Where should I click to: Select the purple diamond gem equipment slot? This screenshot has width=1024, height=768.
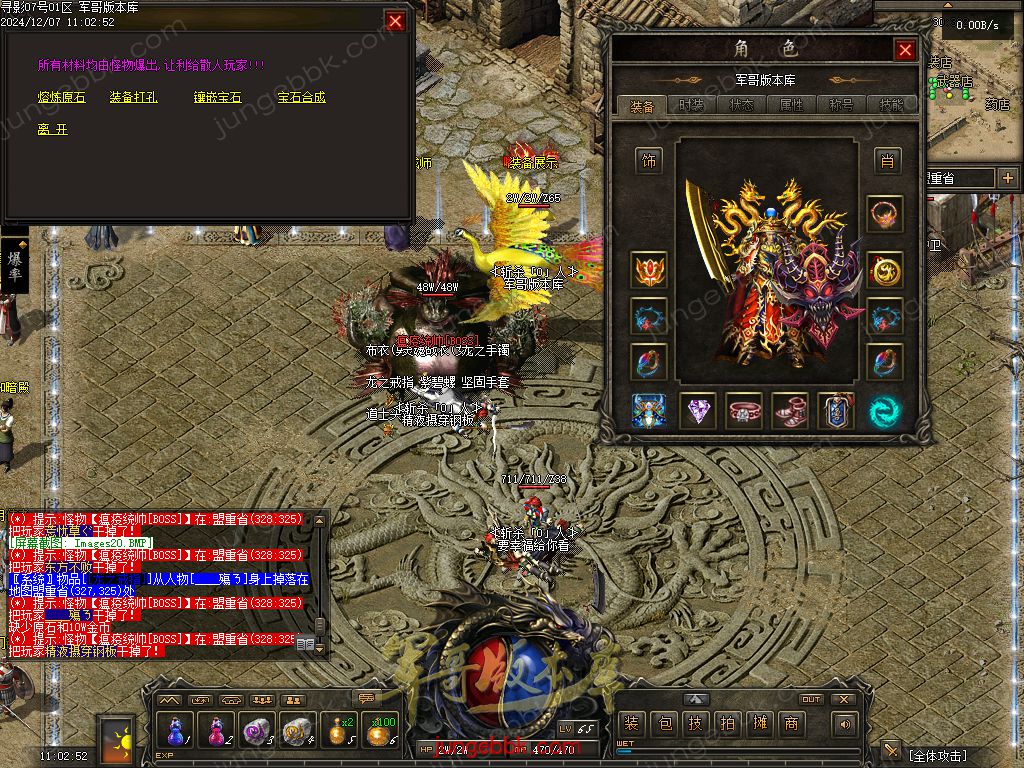click(697, 410)
